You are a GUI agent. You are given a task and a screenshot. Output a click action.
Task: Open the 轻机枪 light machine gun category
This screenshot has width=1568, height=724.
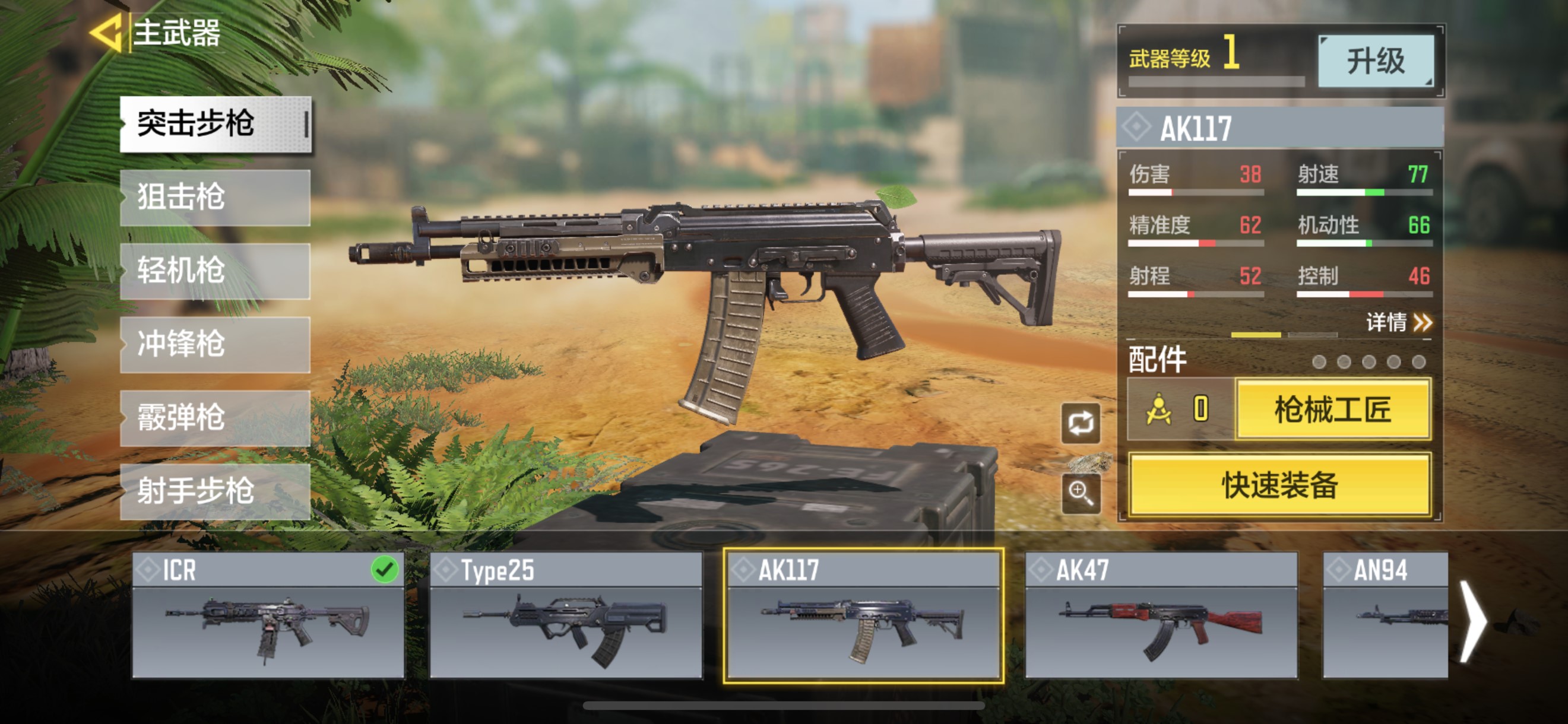[216, 271]
